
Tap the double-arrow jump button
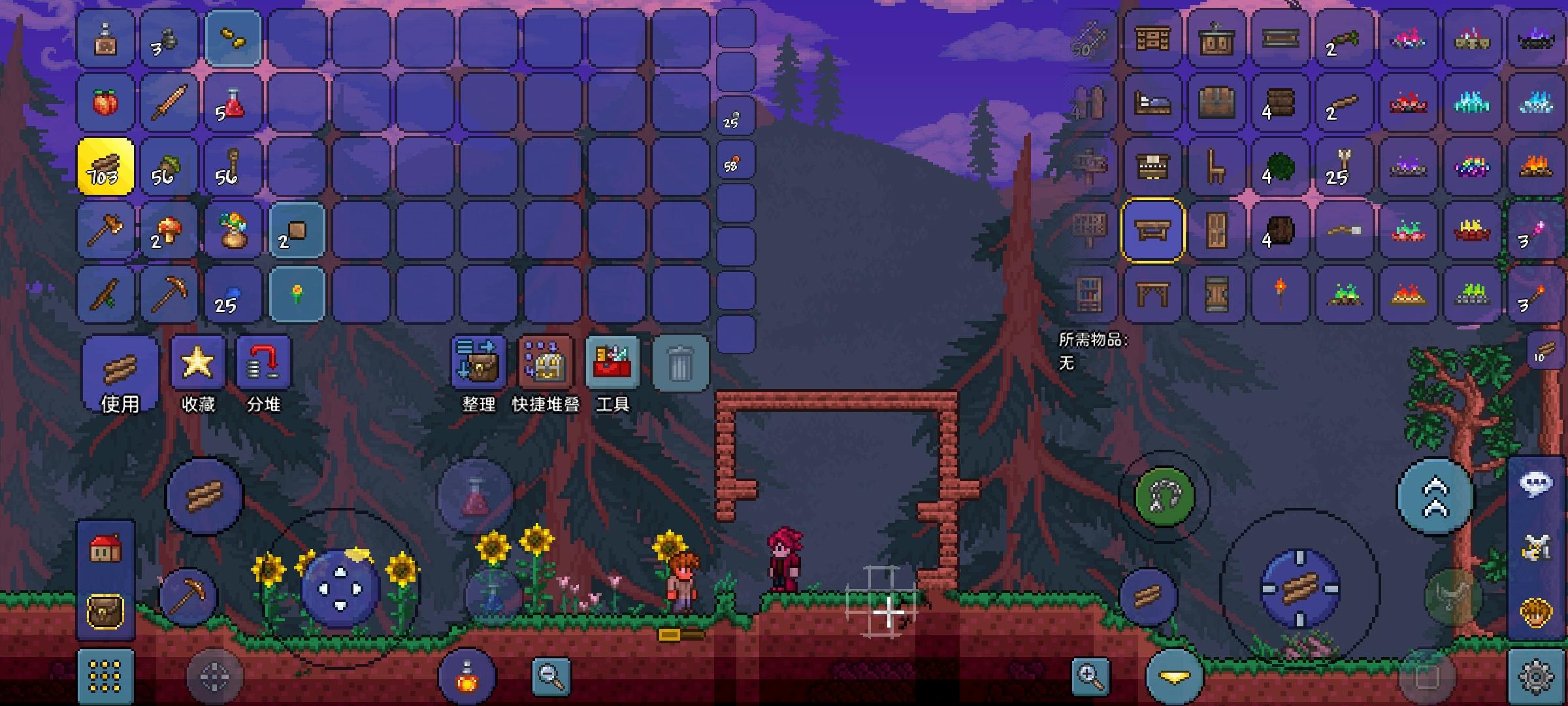1435,497
